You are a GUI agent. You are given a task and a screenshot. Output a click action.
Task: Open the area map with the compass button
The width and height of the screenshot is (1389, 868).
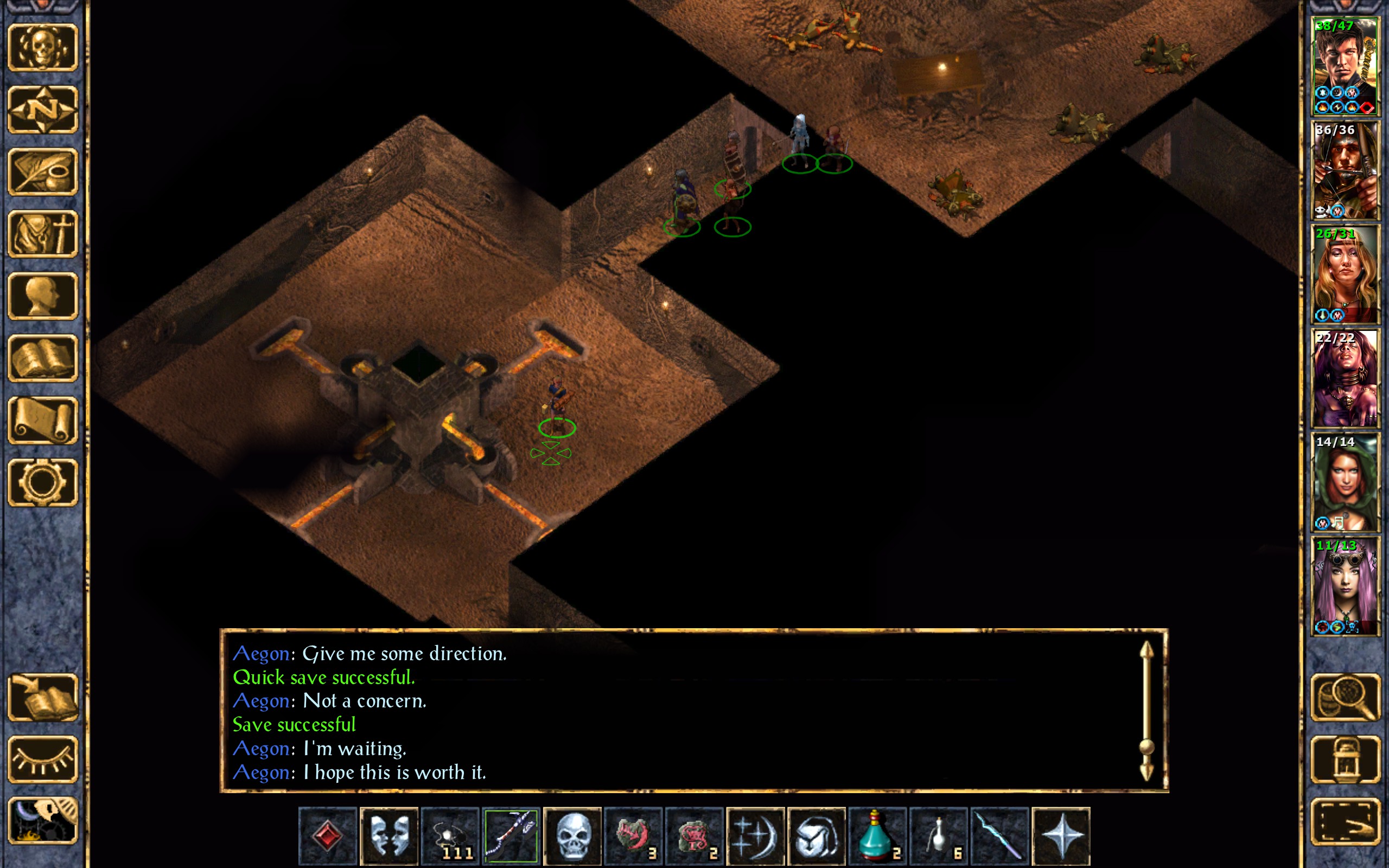click(42, 110)
